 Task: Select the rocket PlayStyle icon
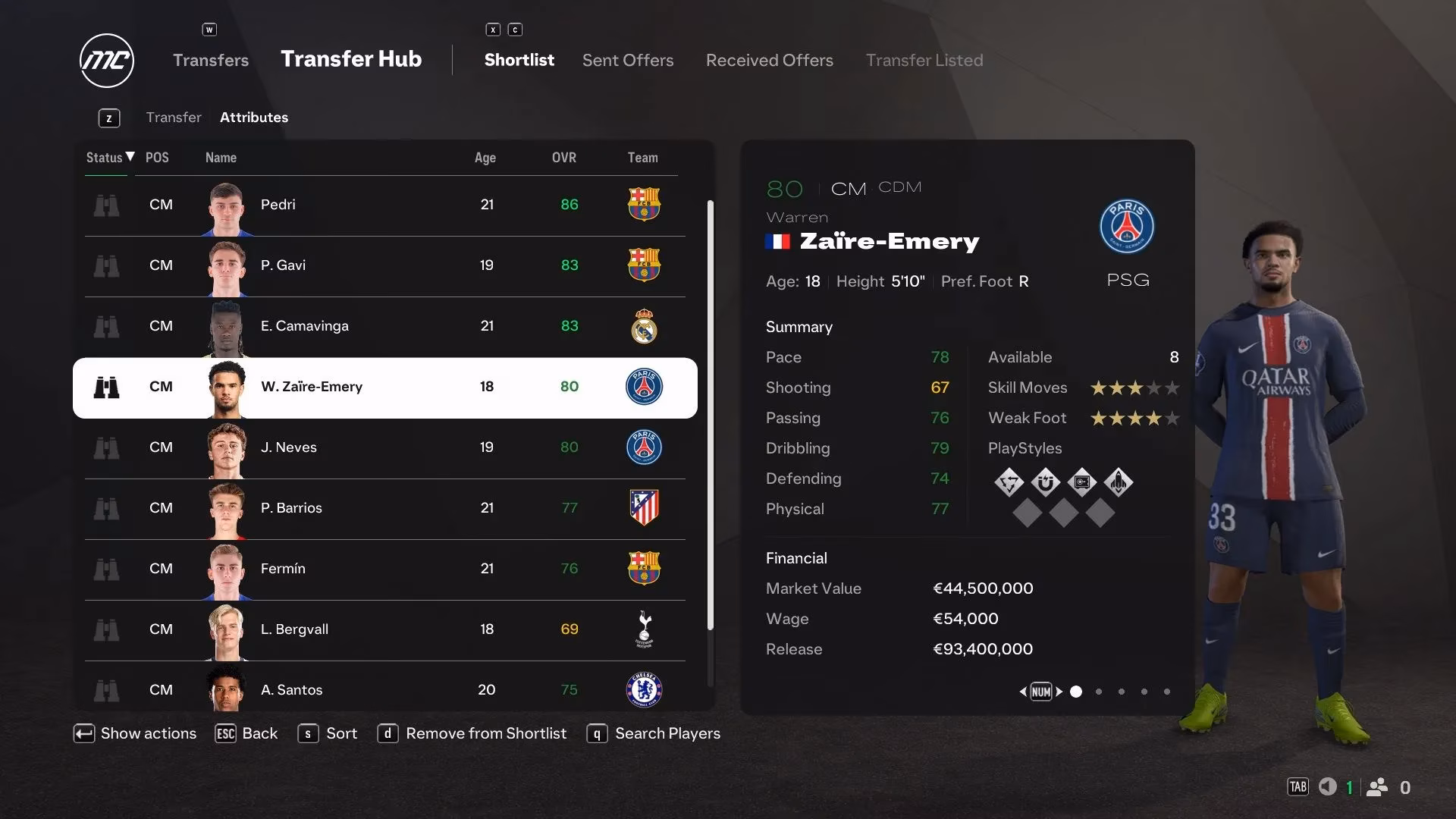coord(1121,482)
